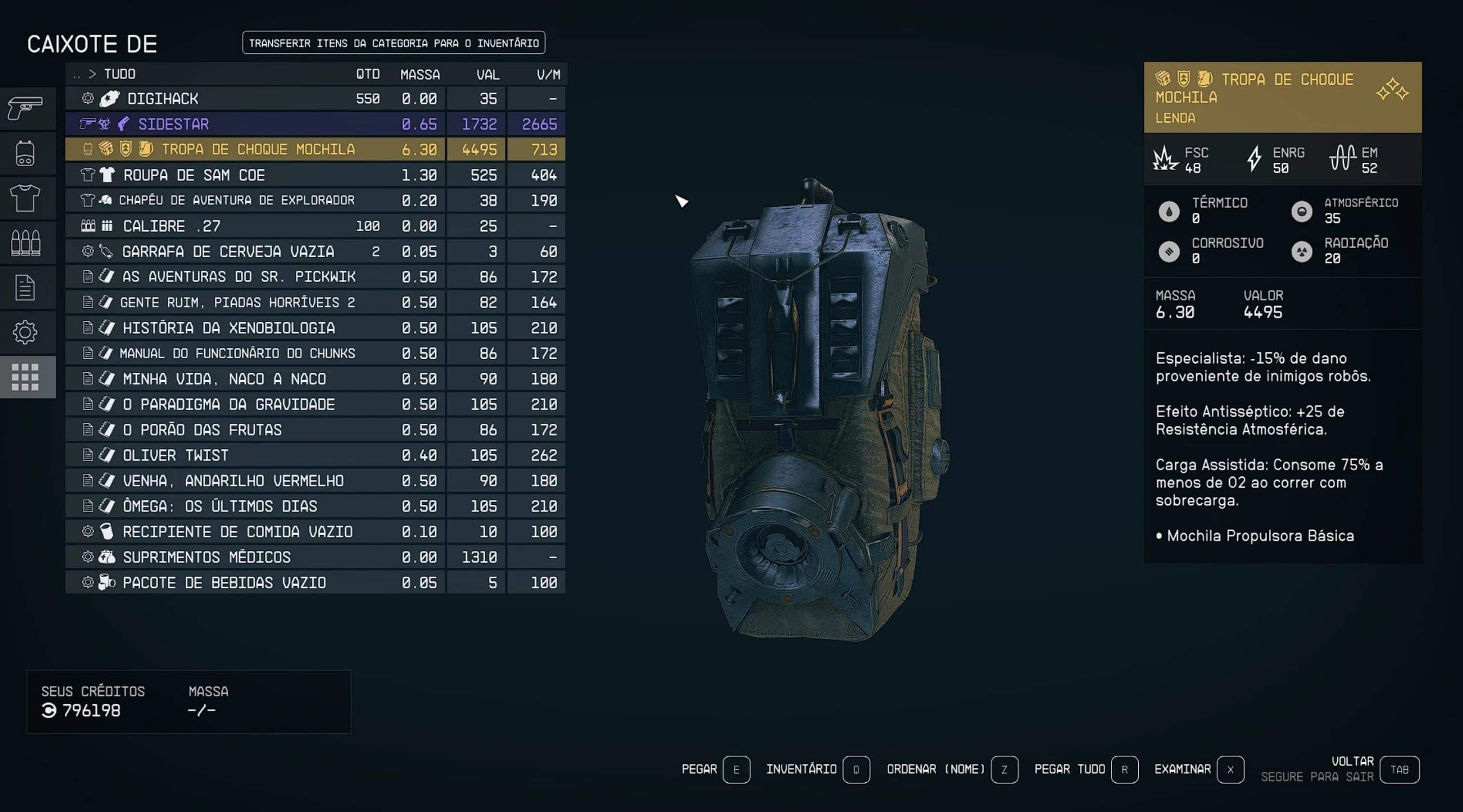Screen dimensions: 1463x812
Task: Click Transferir Itens da Categoria para o Inventário
Action: [x=394, y=43]
